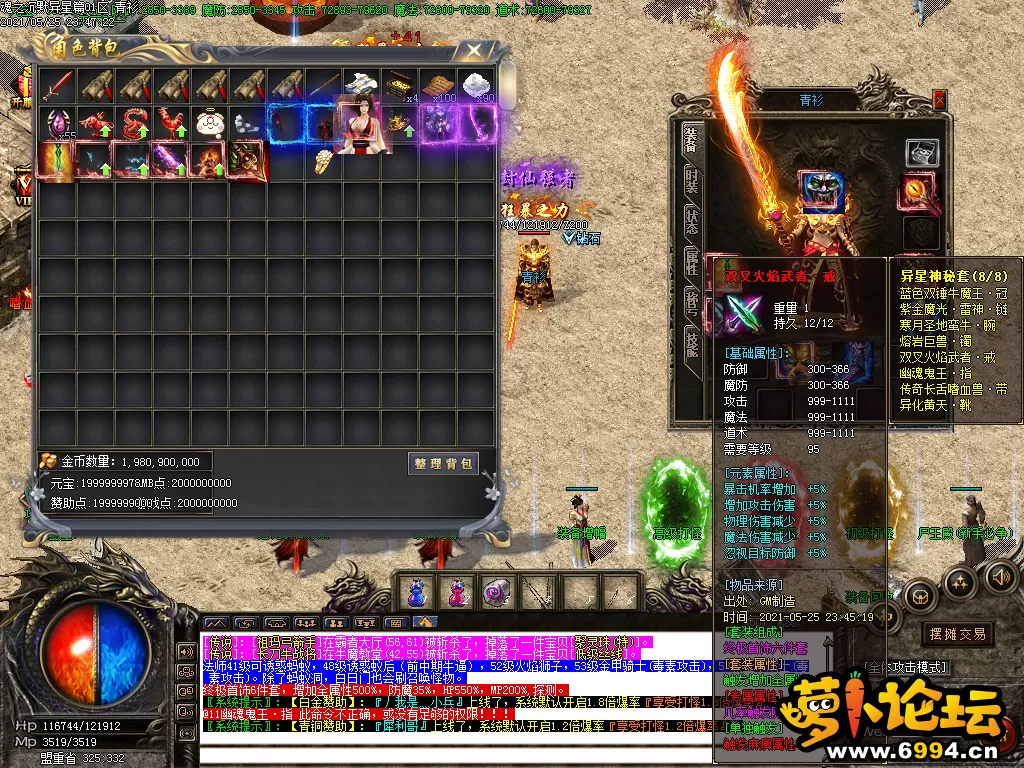
Task: Pick the purple gem item x55
Action: click(x=57, y=123)
